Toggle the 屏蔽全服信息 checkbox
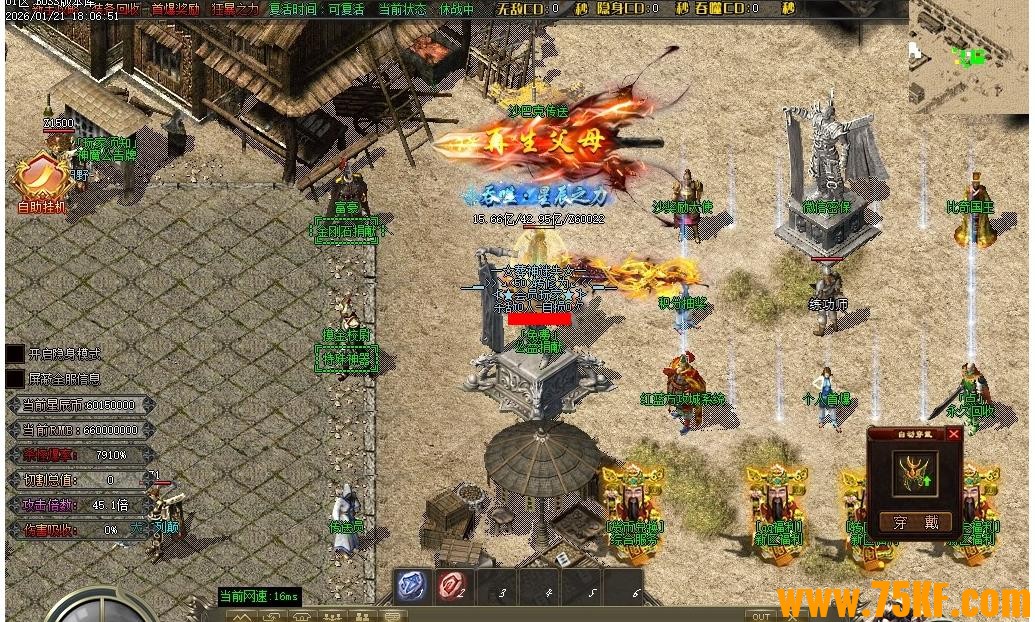The width and height of the screenshot is (1035, 622). click(15, 379)
